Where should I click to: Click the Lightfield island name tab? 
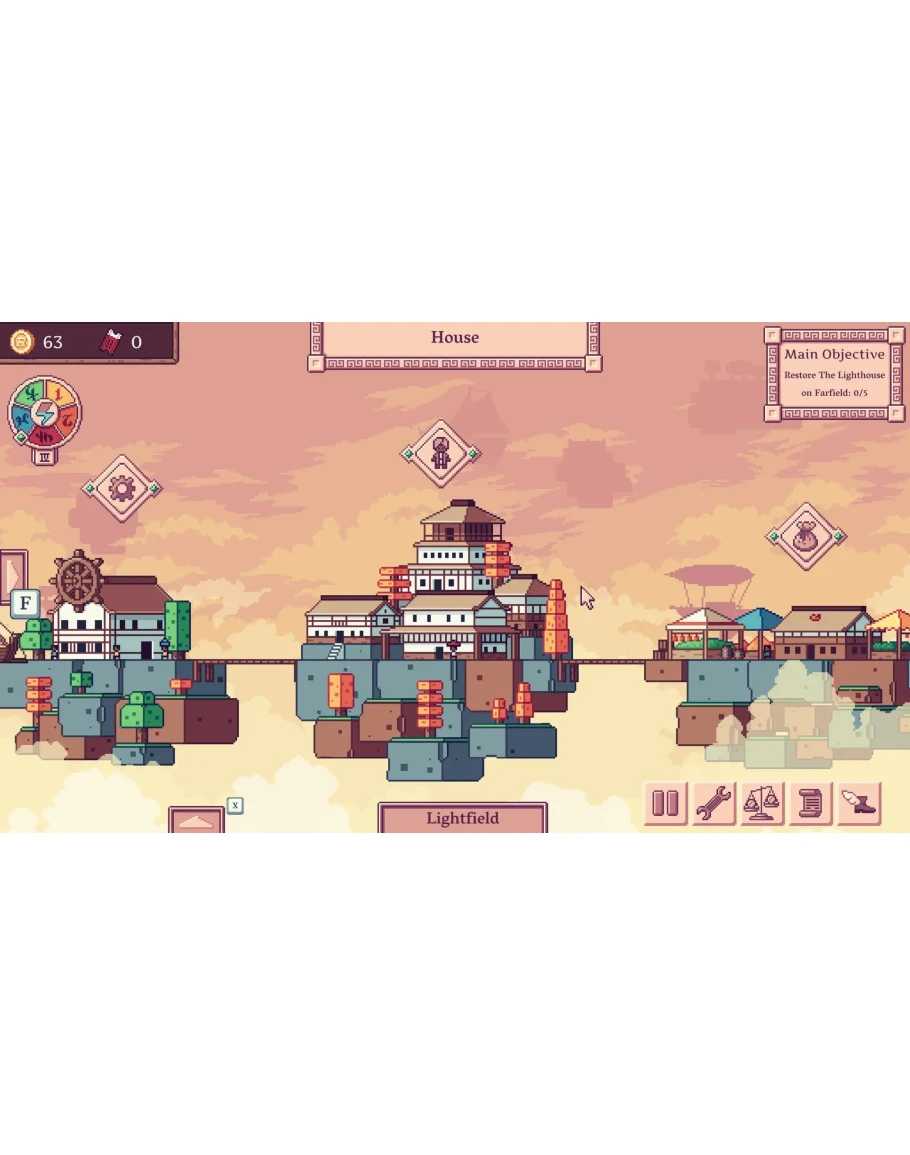462,818
